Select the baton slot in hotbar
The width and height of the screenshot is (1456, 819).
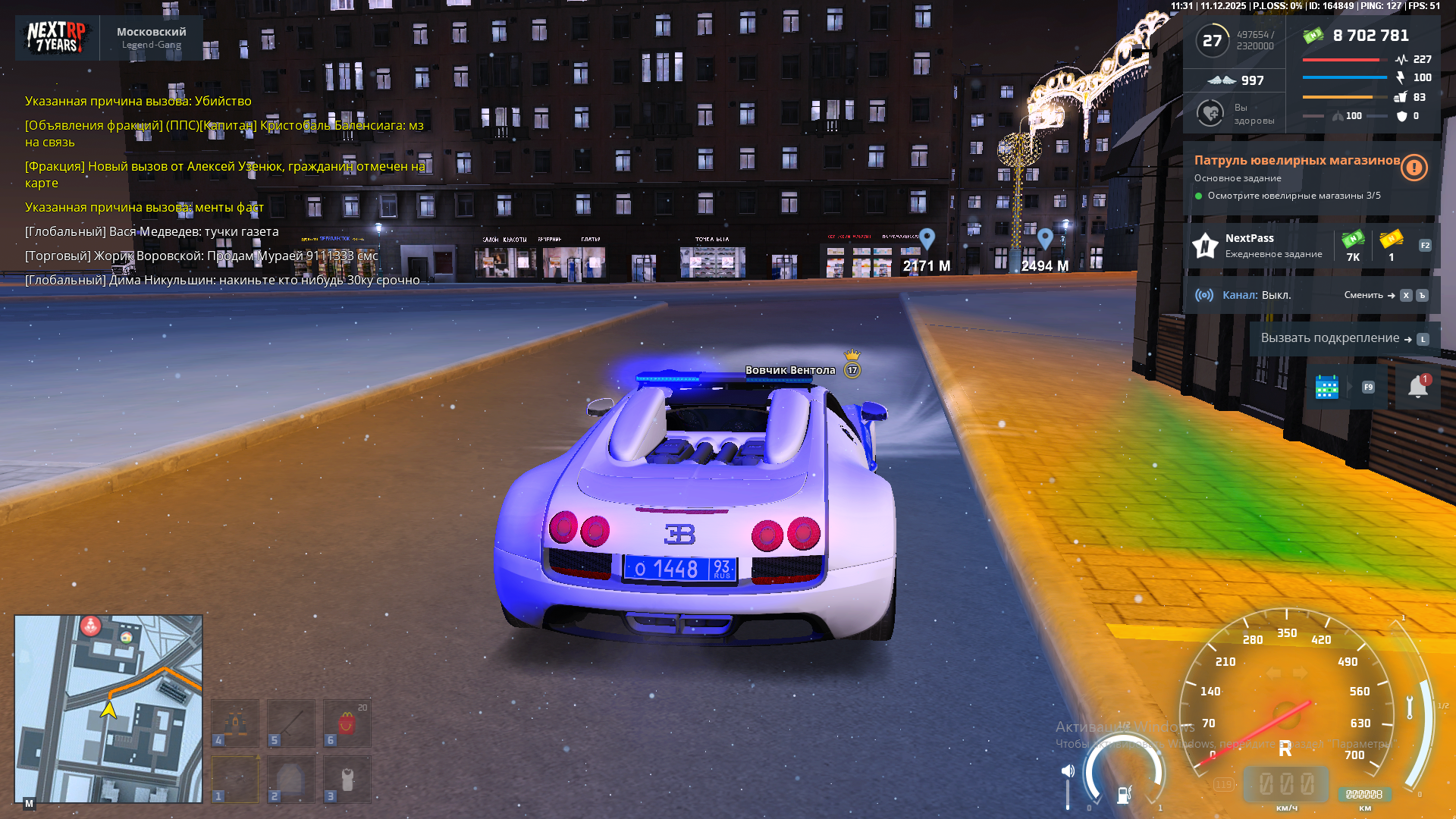coord(291,723)
